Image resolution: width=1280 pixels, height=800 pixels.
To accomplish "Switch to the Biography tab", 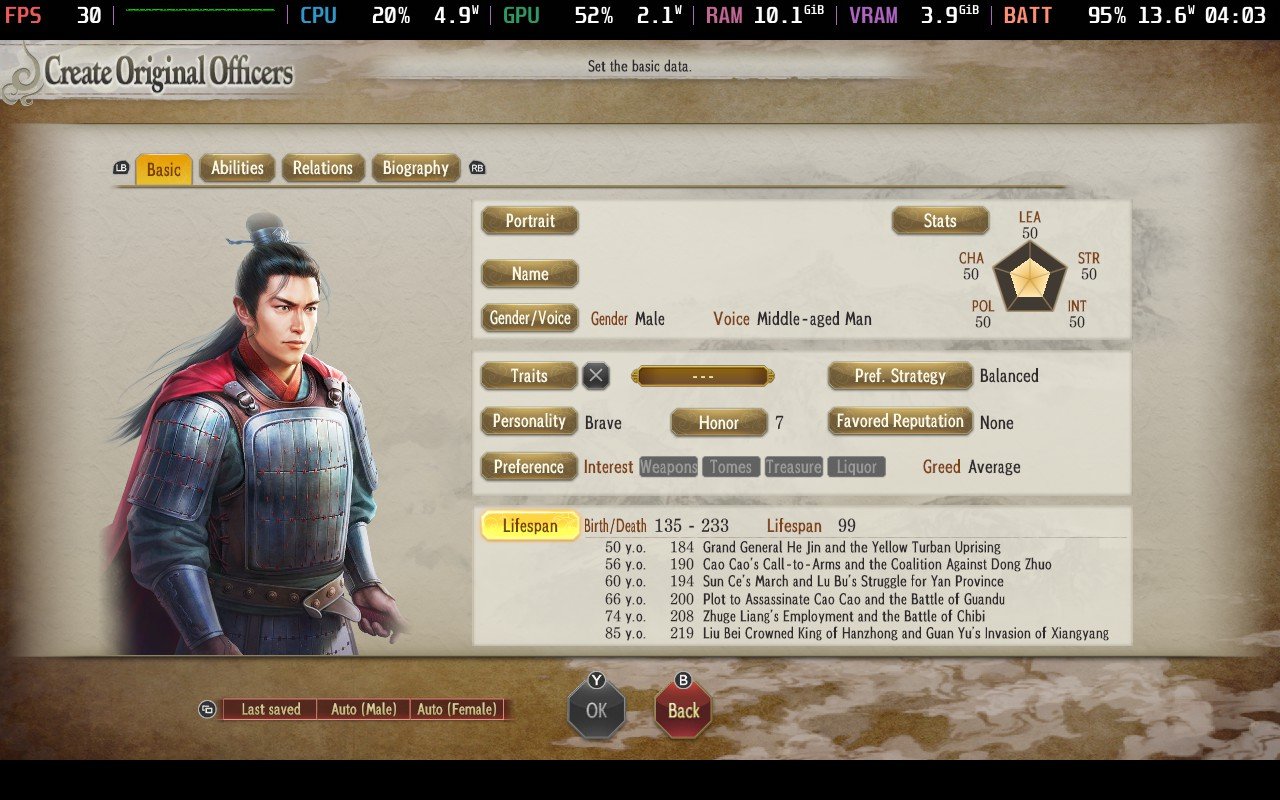I will [416, 168].
